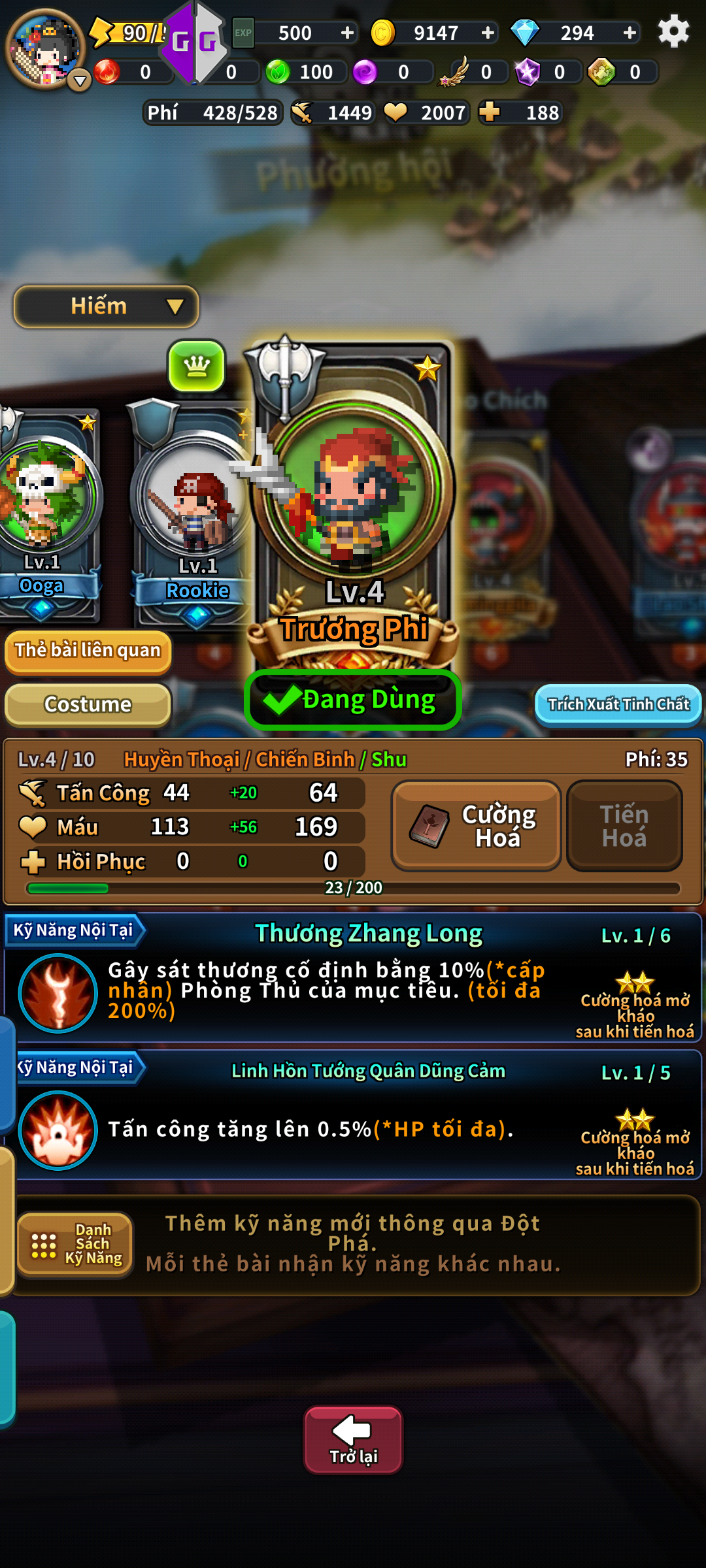Open Thẻ bài liên quan
The image size is (706, 1568).
click(x=88, y=651)
